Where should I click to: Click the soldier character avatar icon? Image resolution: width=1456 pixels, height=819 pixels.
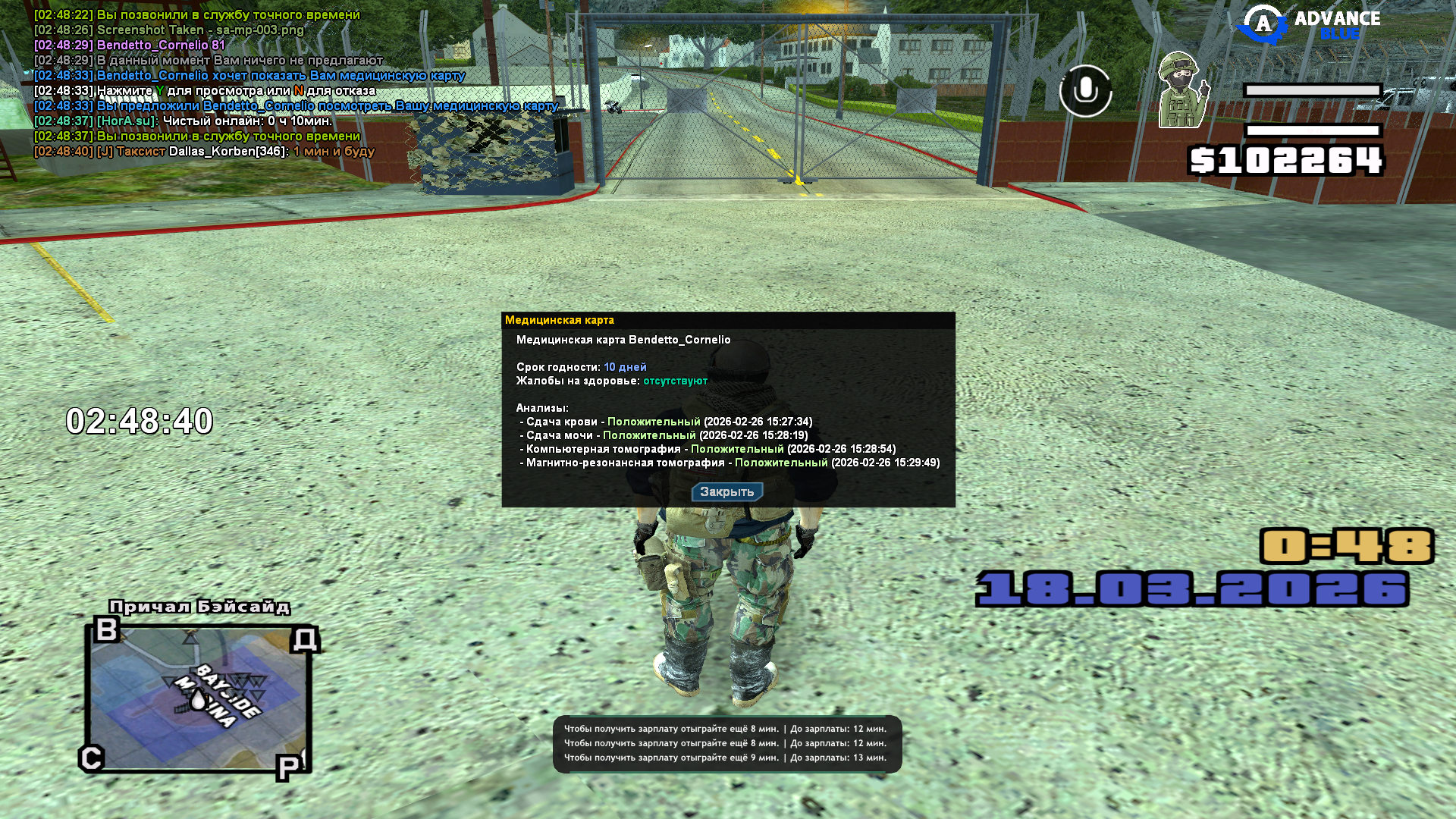point(1181,91)
